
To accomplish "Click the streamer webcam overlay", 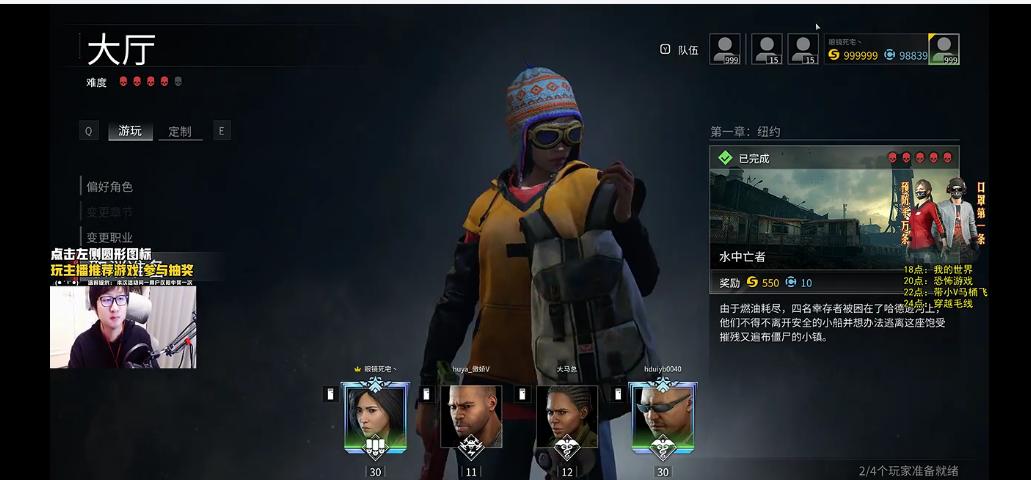I will click(x=123, y=326).
